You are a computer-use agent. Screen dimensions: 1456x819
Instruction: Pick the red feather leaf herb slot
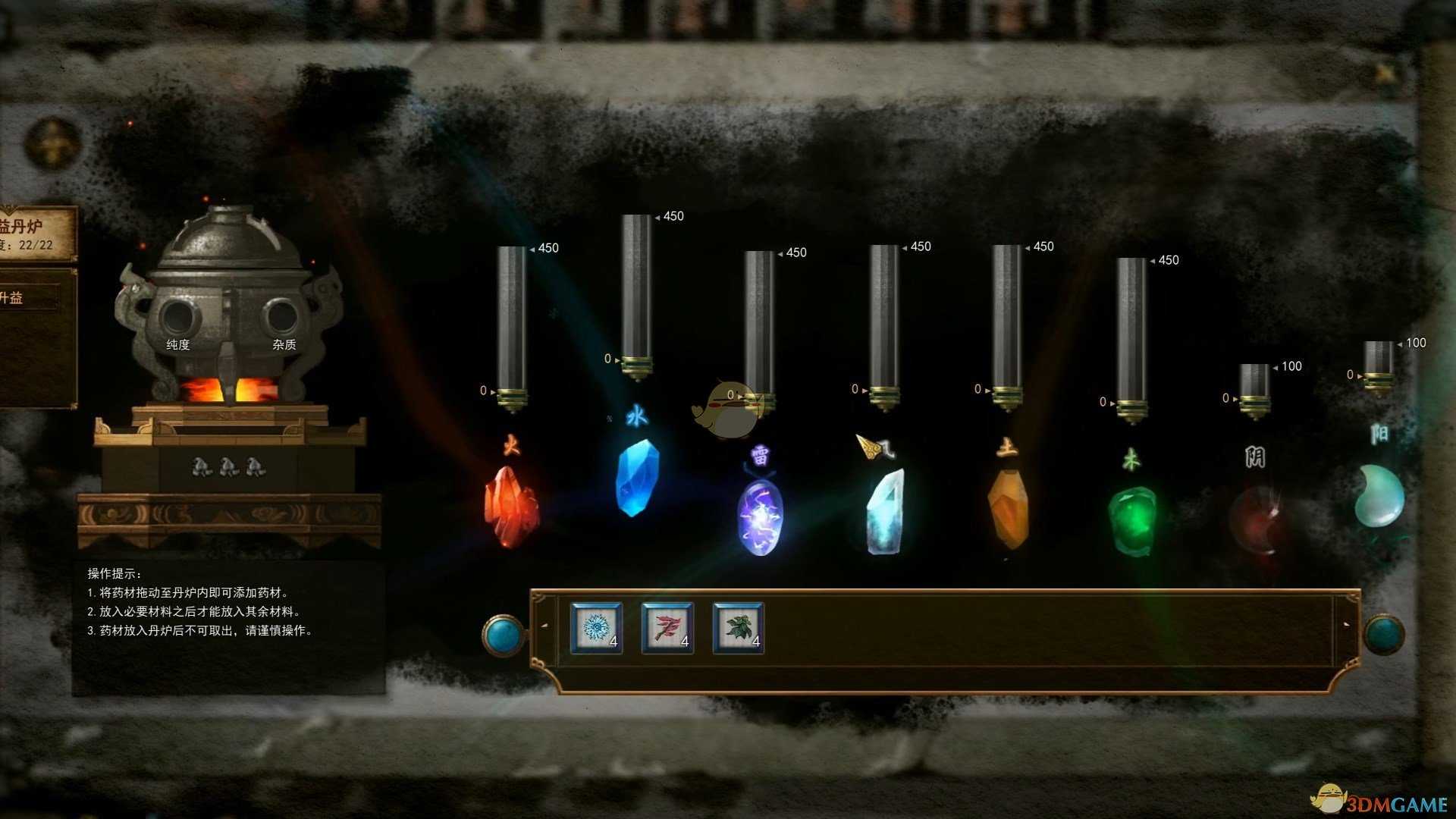[667, 627]
